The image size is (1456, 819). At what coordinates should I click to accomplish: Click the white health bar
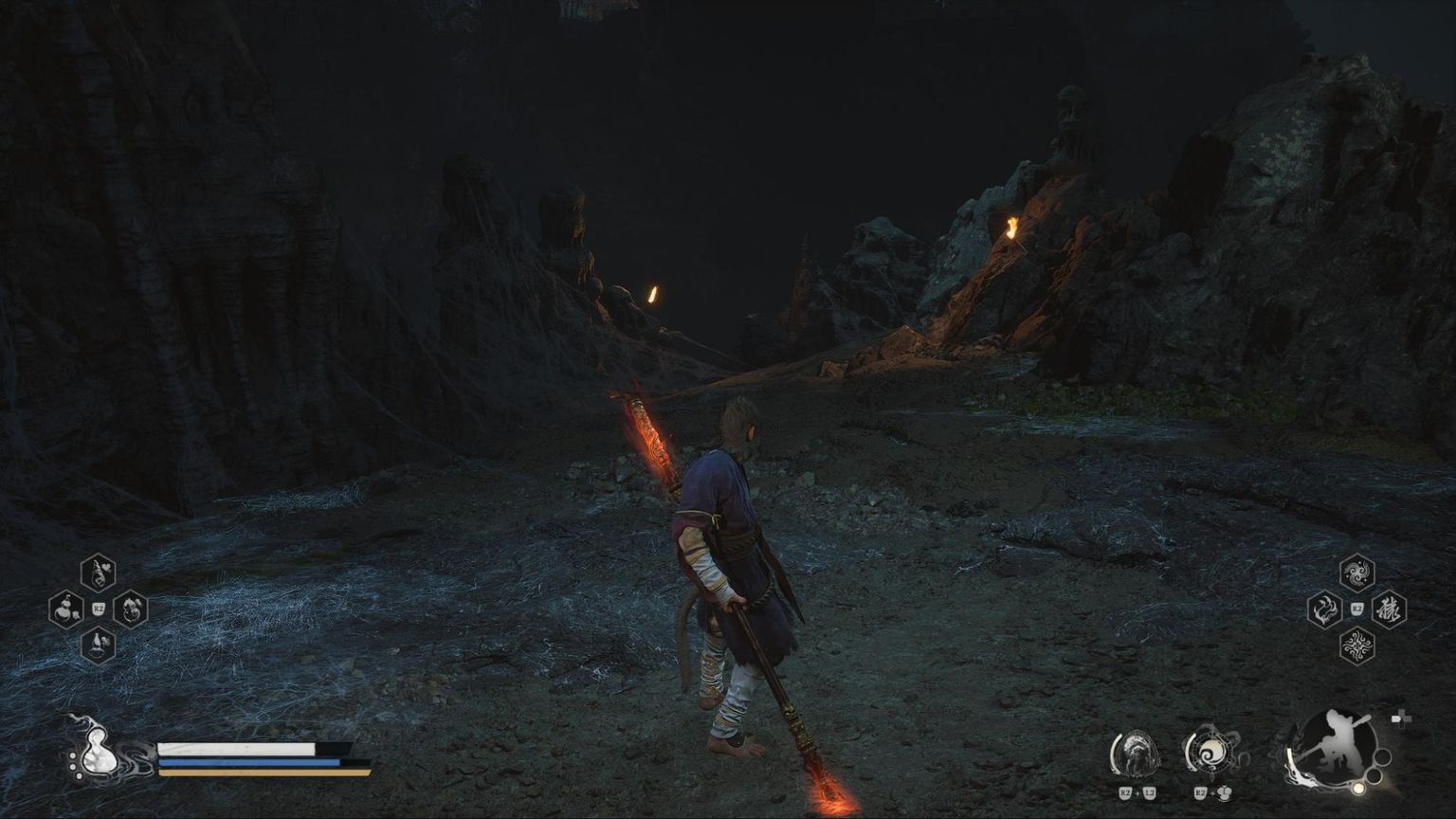pos(235,749)
